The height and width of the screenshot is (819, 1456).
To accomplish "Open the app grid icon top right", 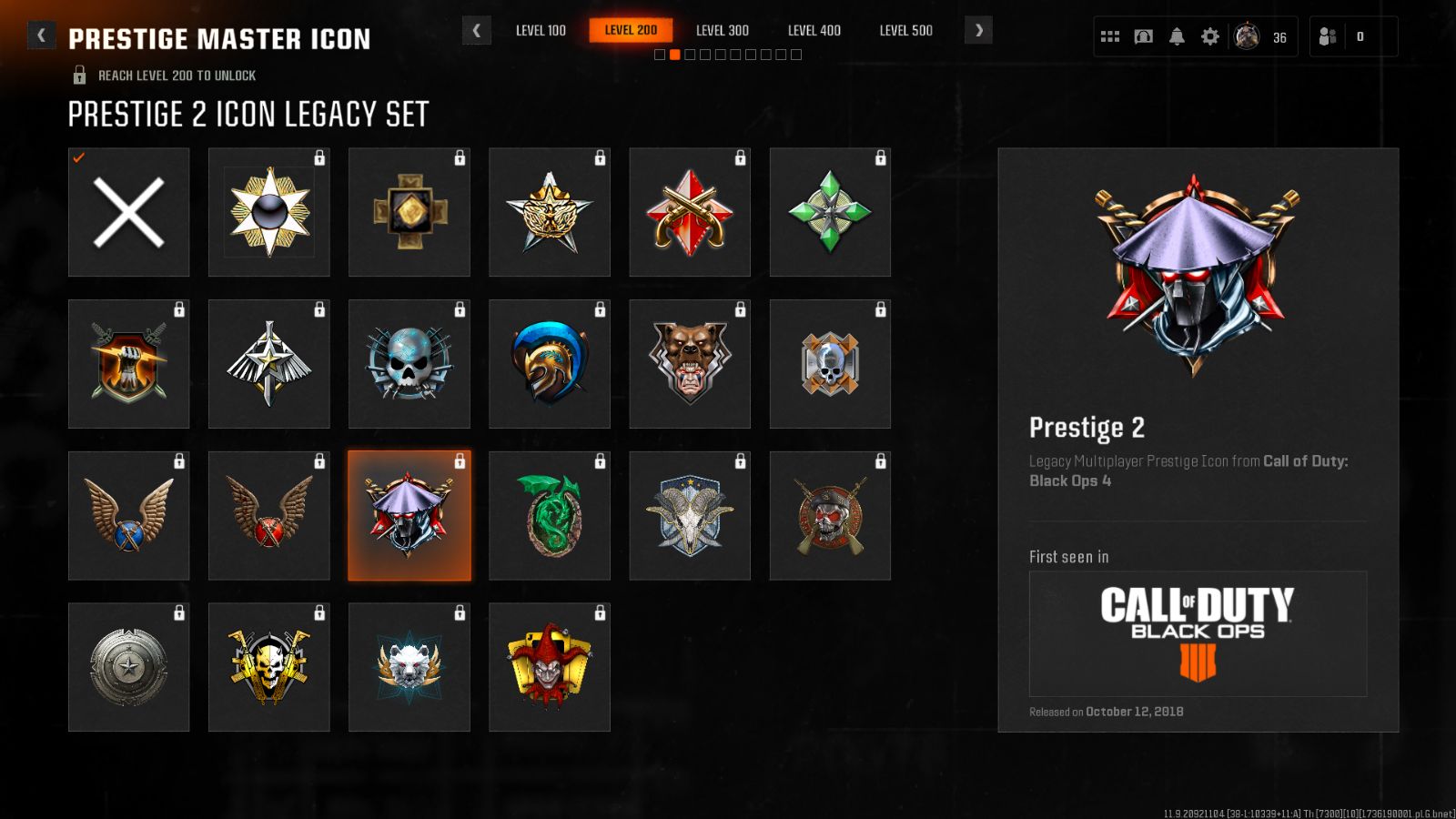I will (1109, 35).
